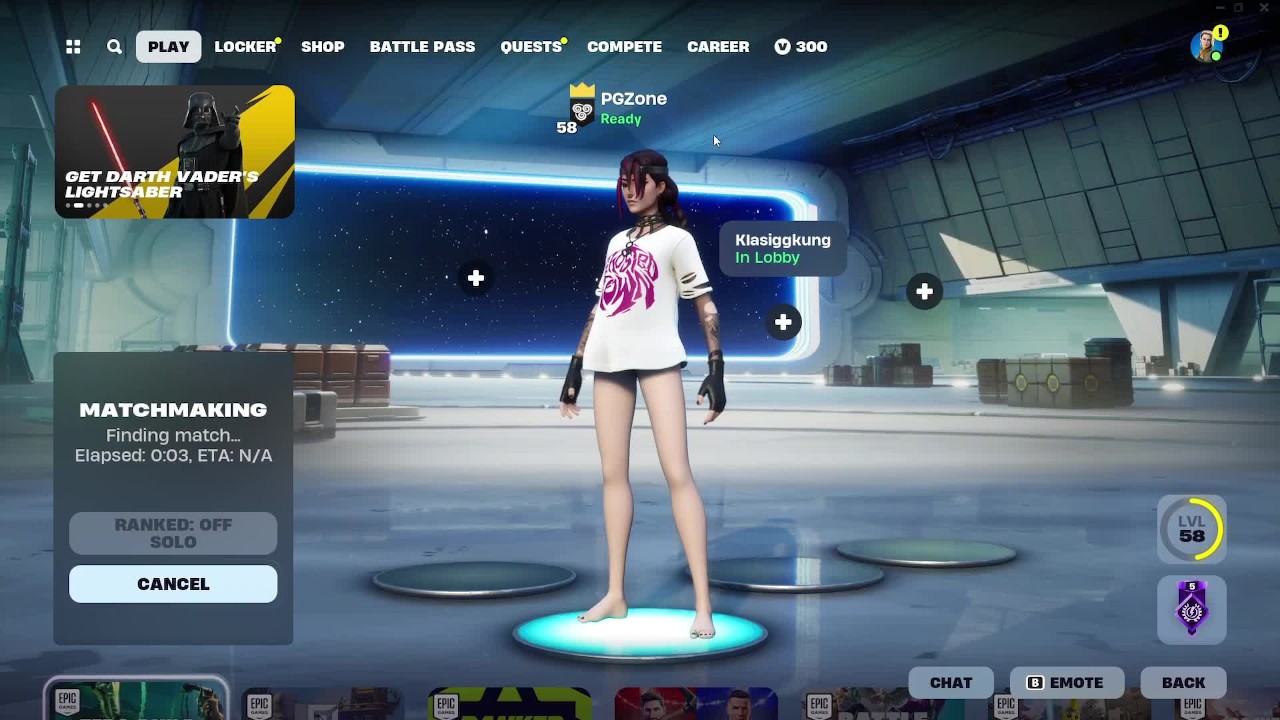Image resolution: width=1280 pixels, height=720 pixels.
Task: Switch to the Compete tab
Action: pyautogui.click(x=624, y=47)
